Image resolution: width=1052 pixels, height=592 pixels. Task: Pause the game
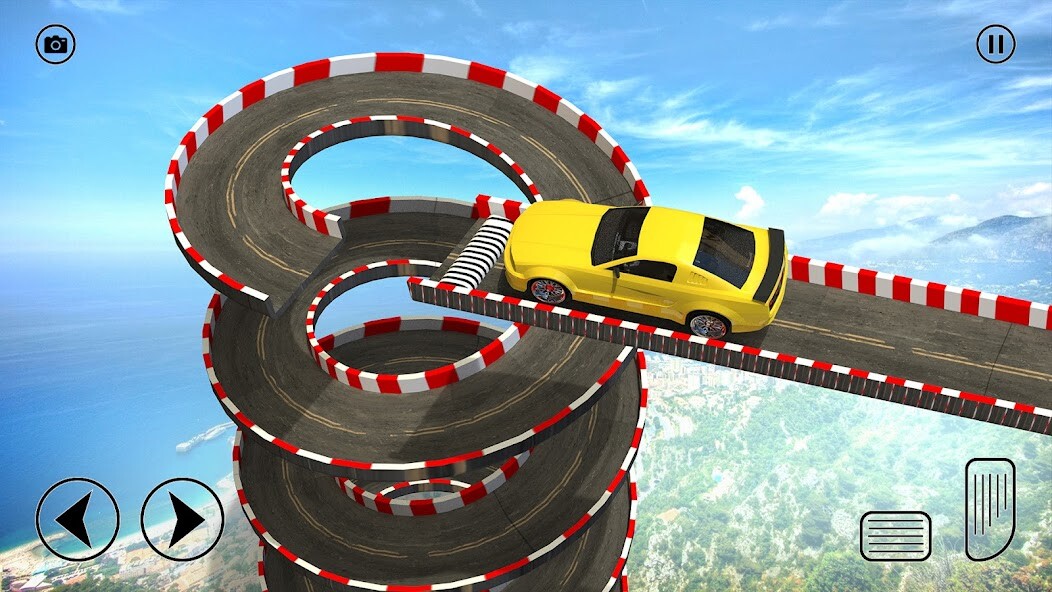[995, 44]
